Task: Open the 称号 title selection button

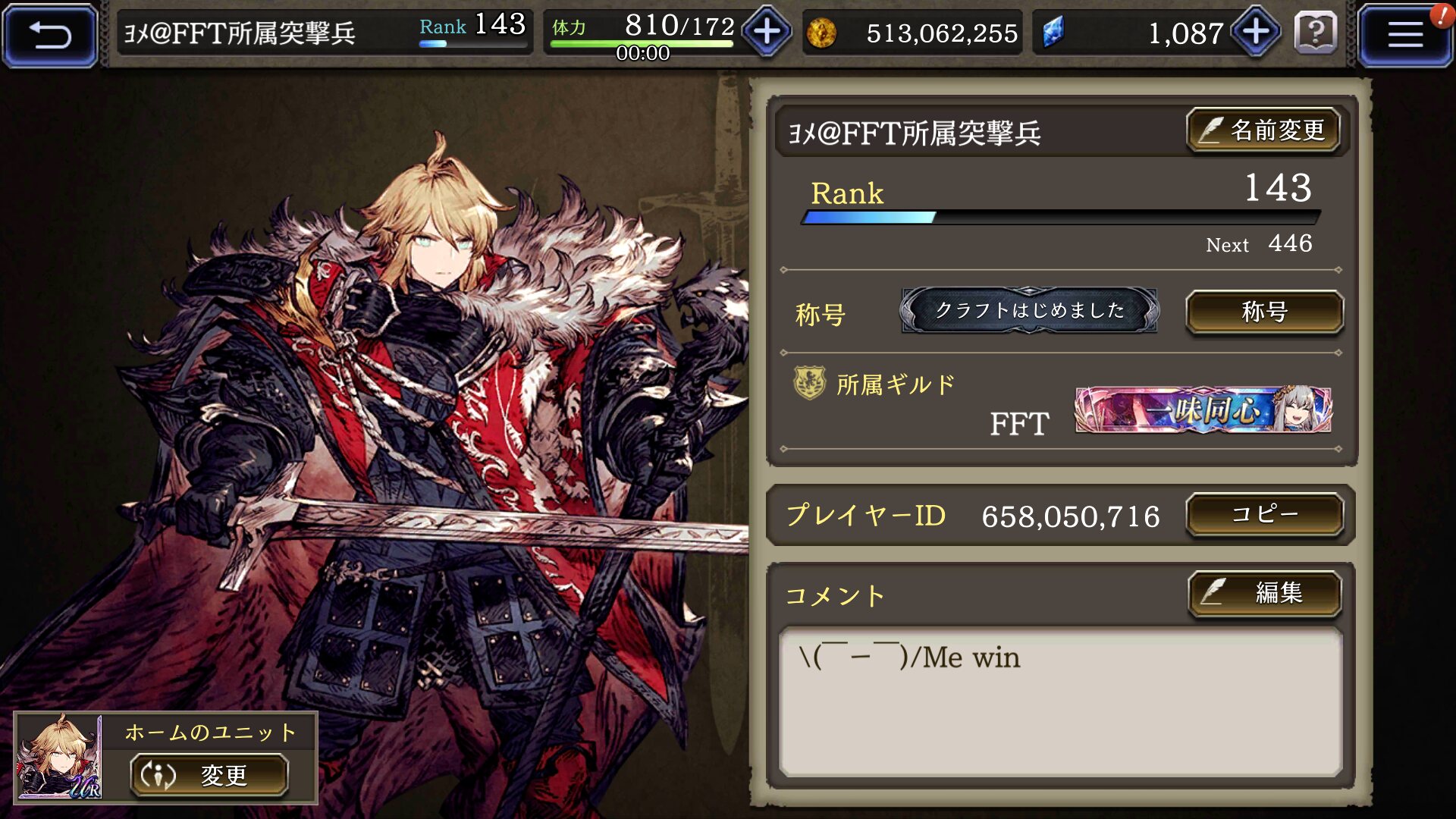Action: click(x=1264, y=312)
